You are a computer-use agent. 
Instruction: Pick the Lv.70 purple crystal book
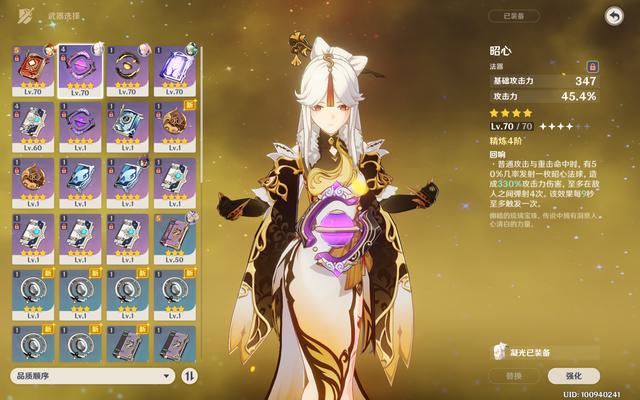(173, 69)
